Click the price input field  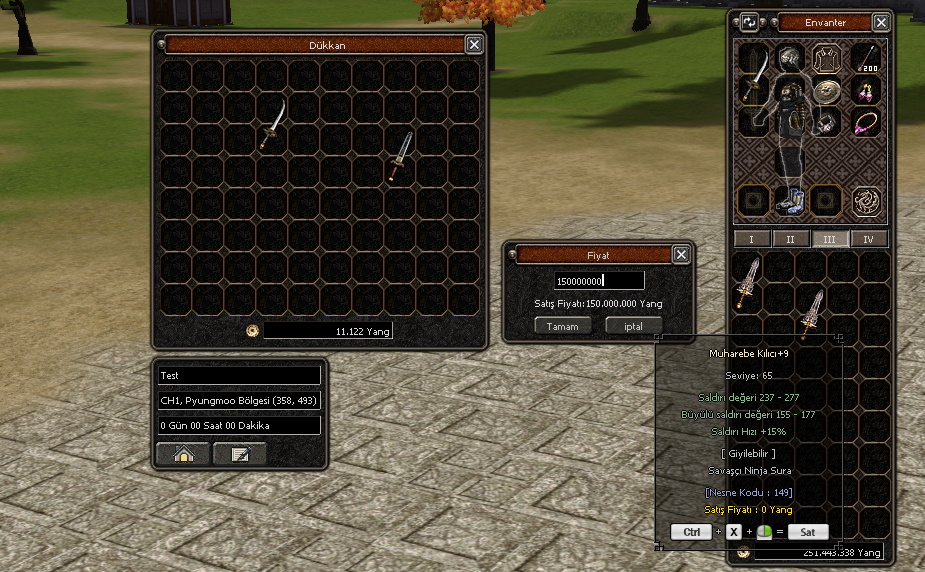(x=599, y=281)
